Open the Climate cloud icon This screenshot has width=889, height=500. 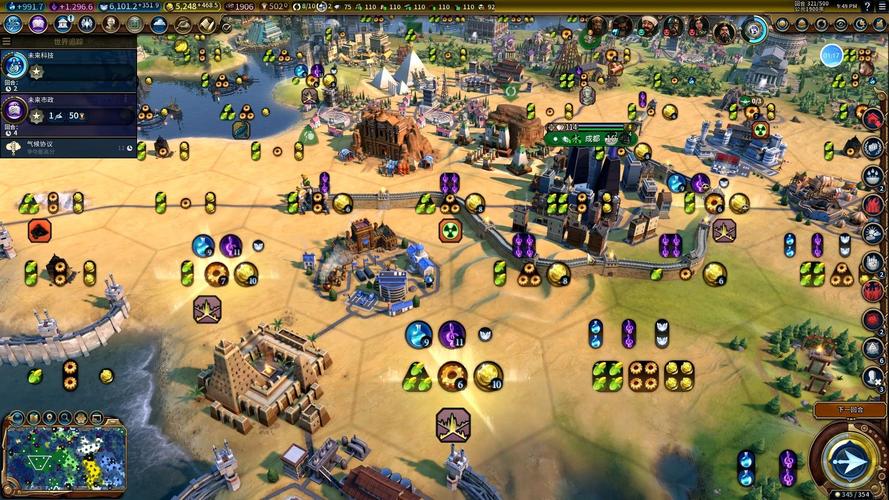point(158,24)
